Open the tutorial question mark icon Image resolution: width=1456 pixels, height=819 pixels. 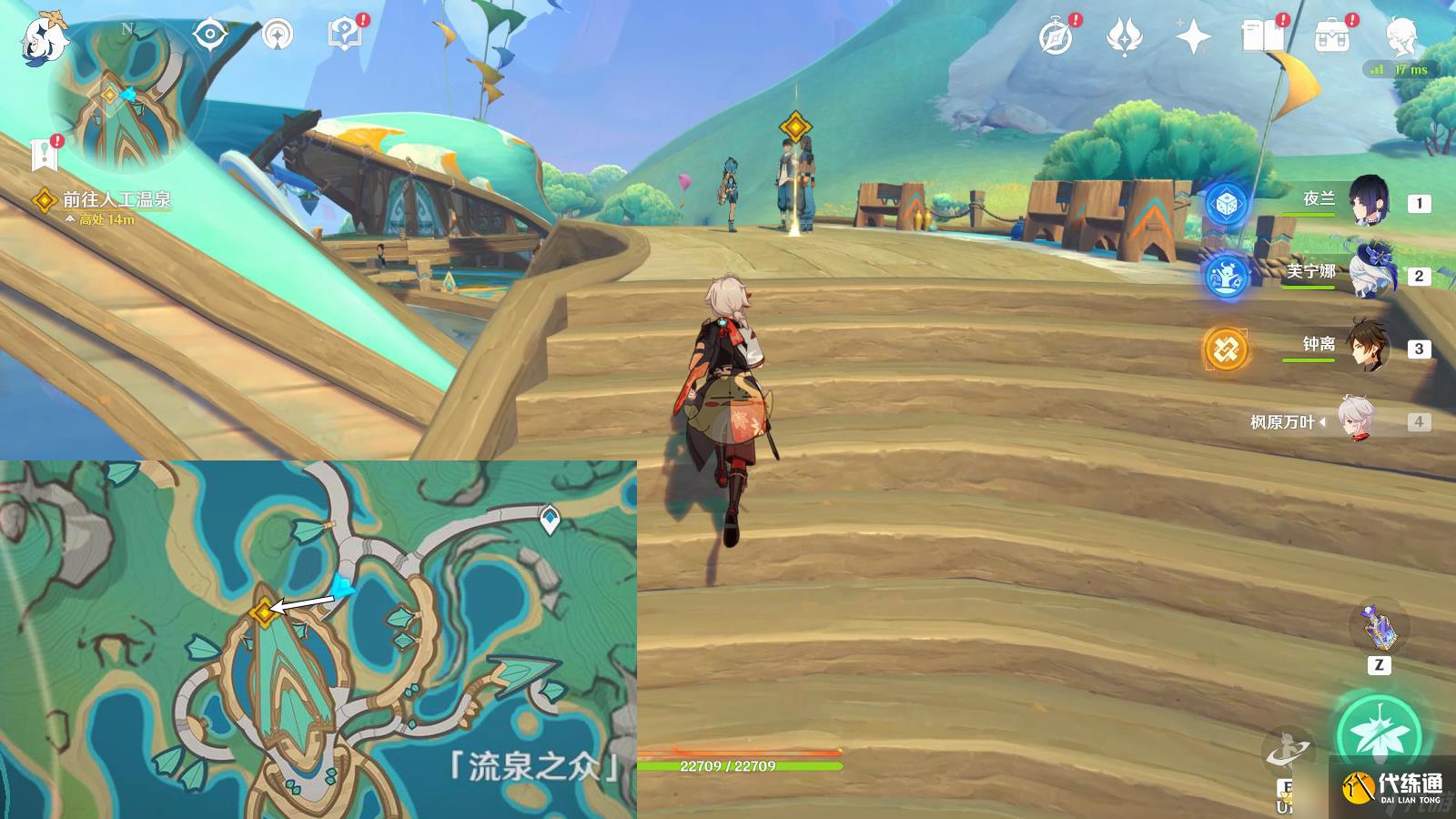tap(343, 35)
